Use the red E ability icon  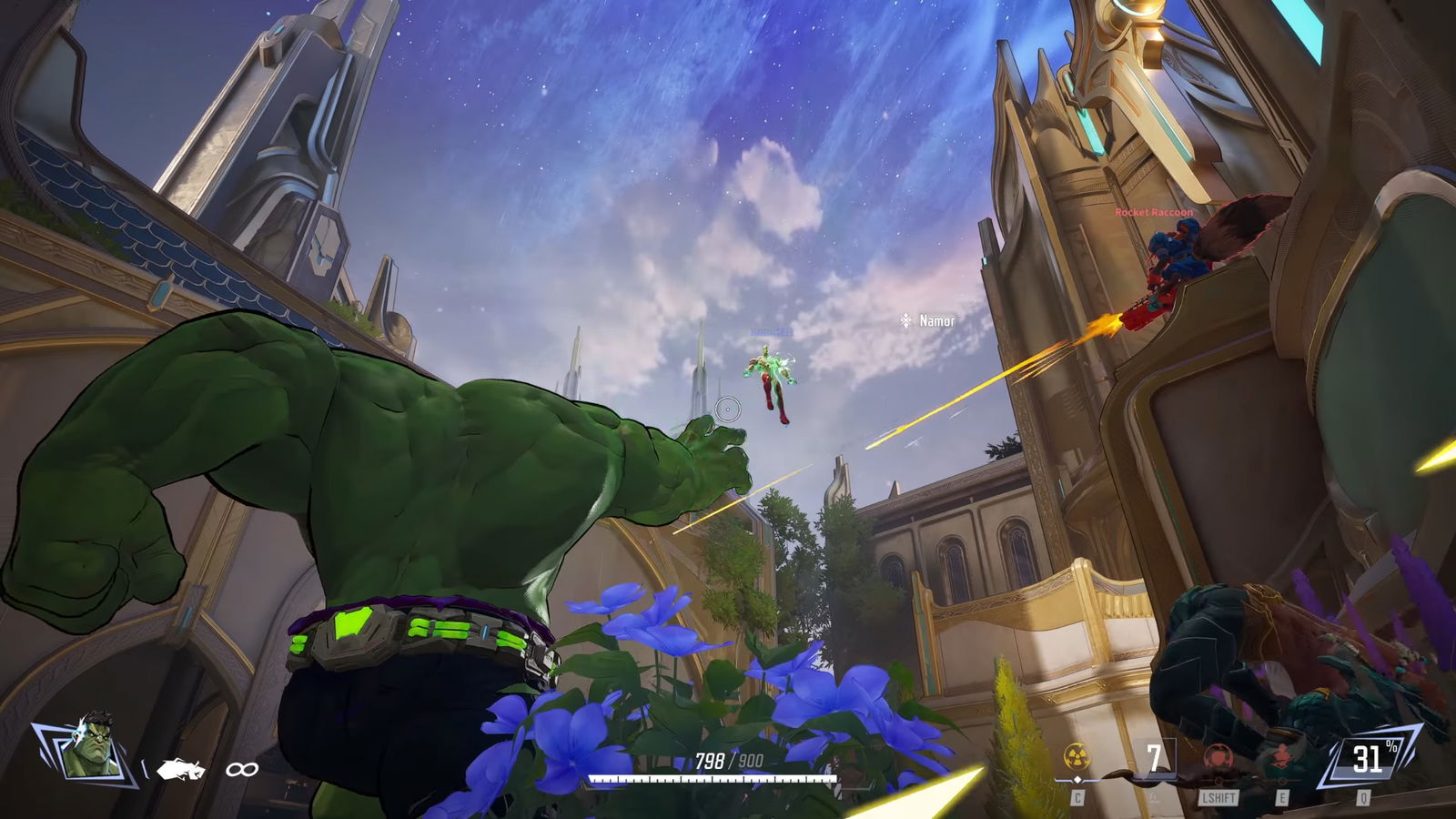[1281, 758]
